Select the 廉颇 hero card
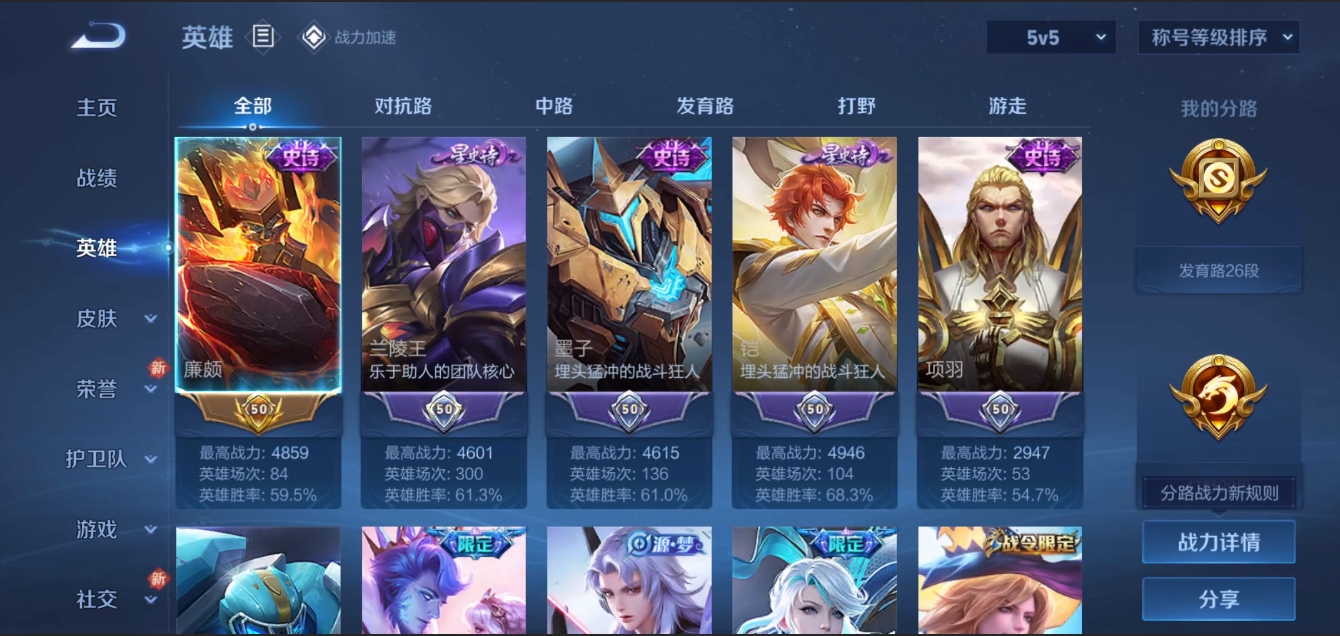The width and height of the screenshot is (1340, 636). click(x=258, y=265)
